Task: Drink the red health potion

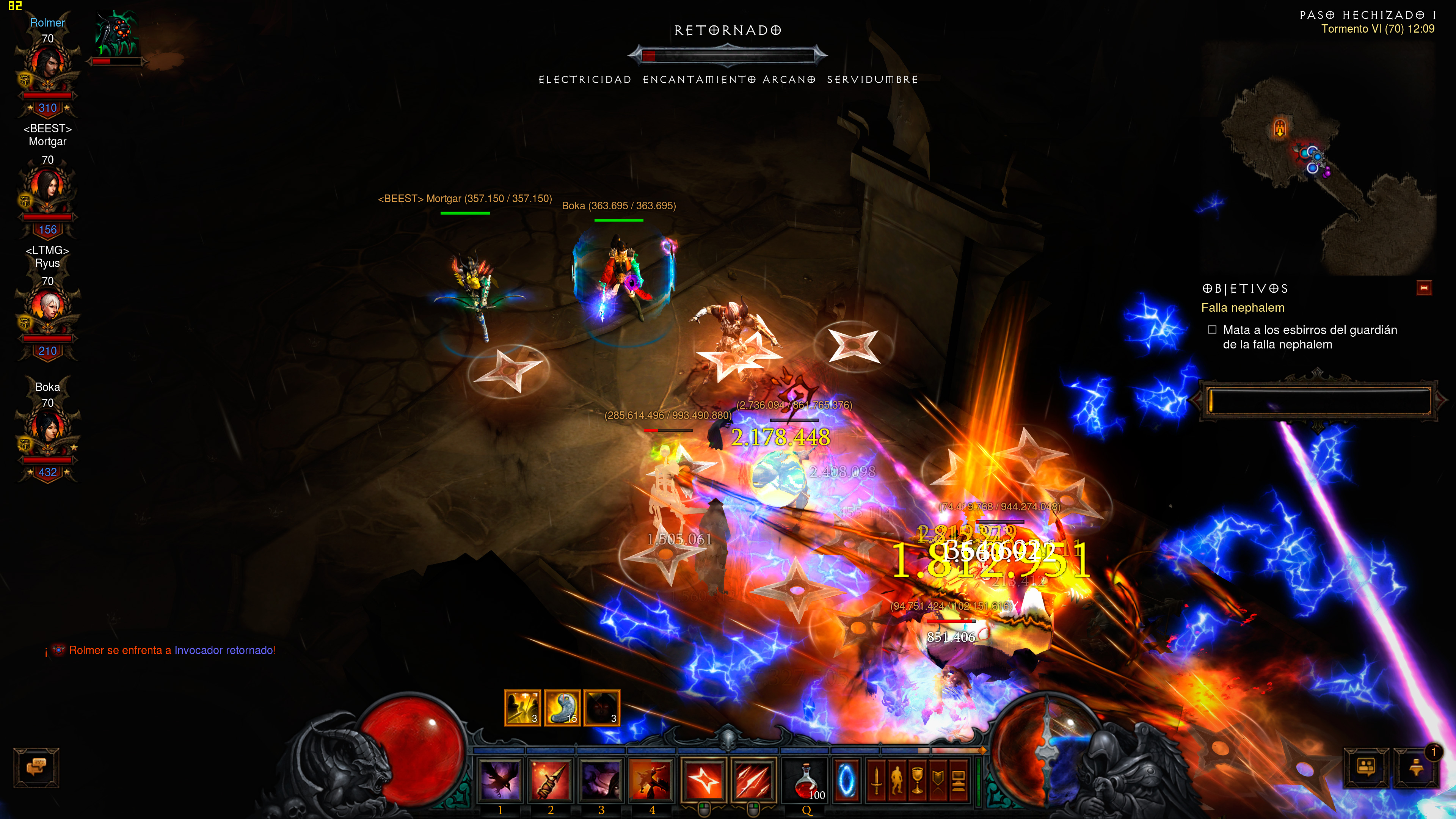Action: click(806, 781)
